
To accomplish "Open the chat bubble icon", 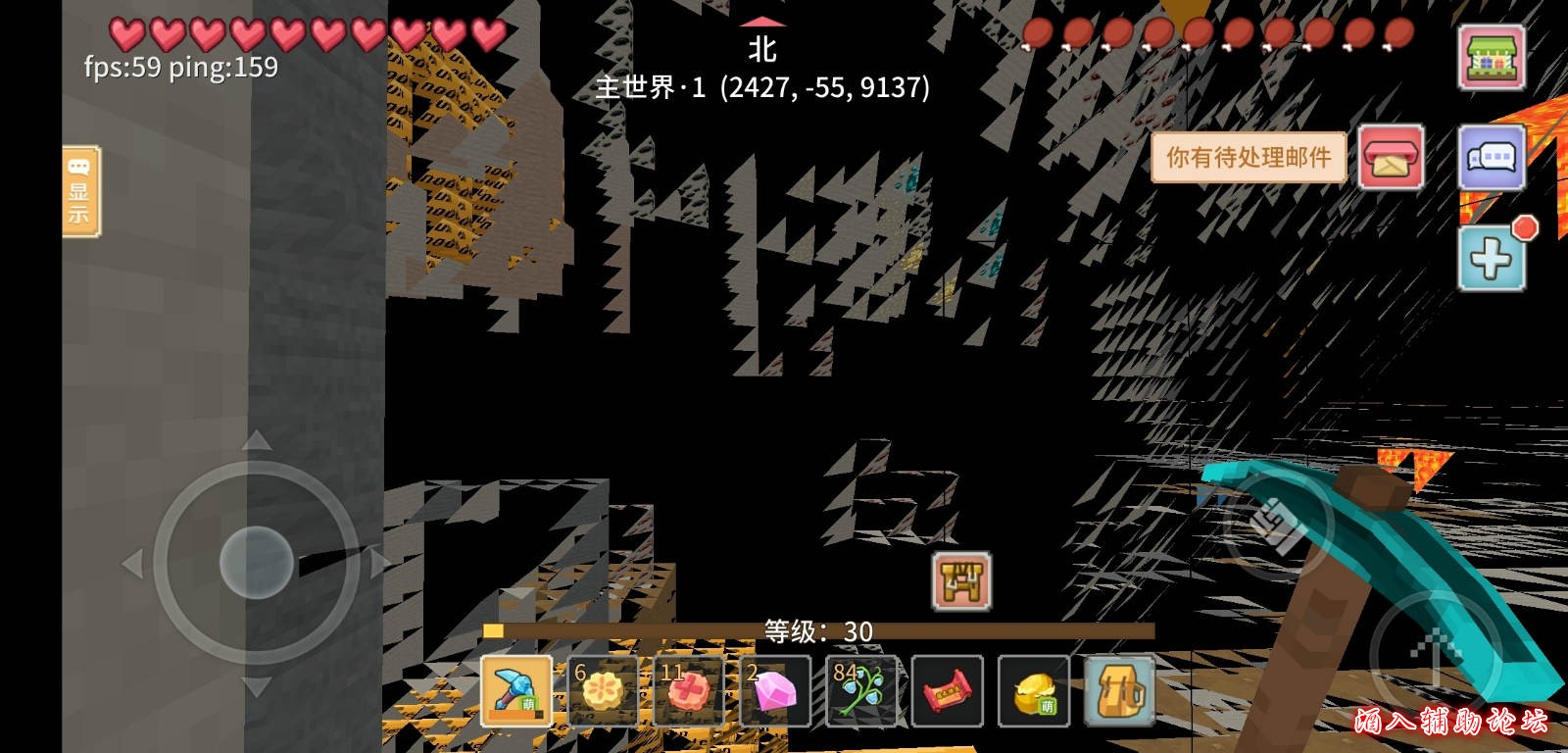I will 1489,158.
